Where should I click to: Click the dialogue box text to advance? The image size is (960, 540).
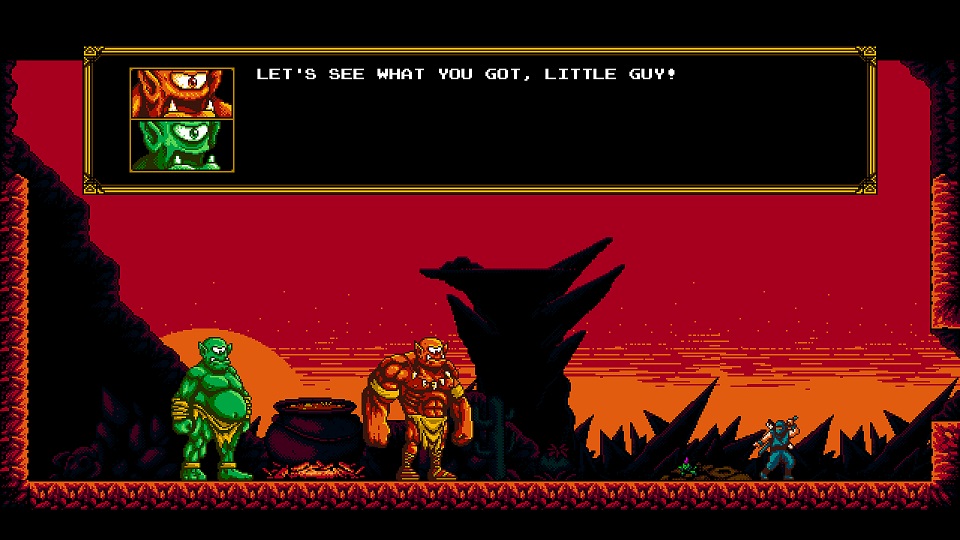[x=466, y=75]
